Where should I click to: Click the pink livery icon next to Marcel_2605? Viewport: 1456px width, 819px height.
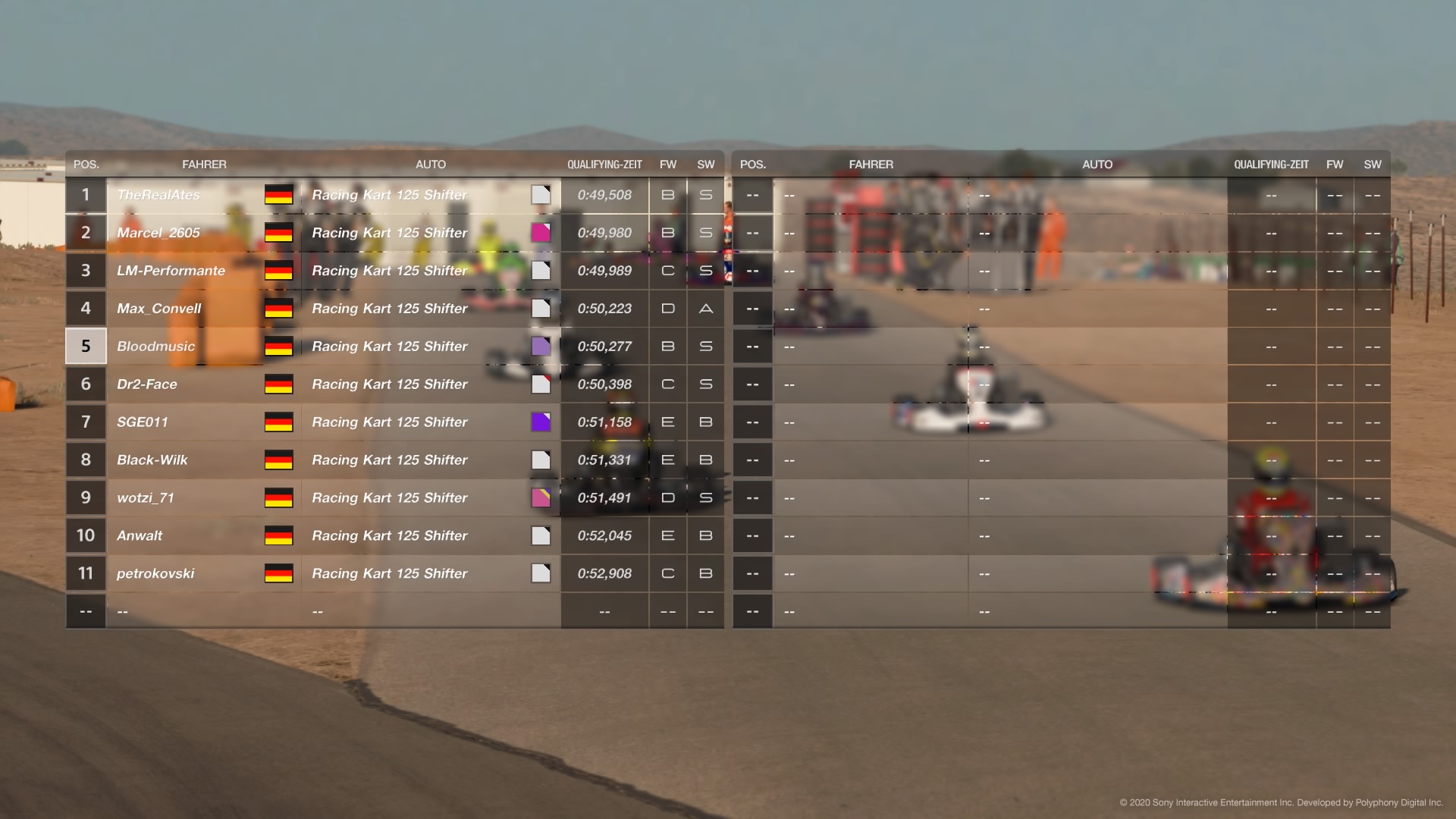(541, 233)
